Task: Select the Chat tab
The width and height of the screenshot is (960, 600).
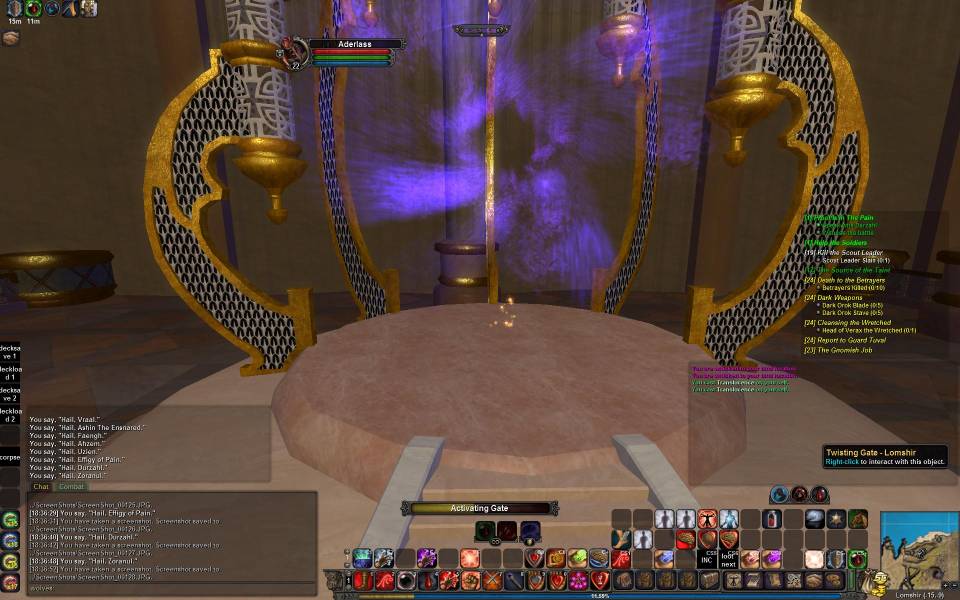Action: 41,487
